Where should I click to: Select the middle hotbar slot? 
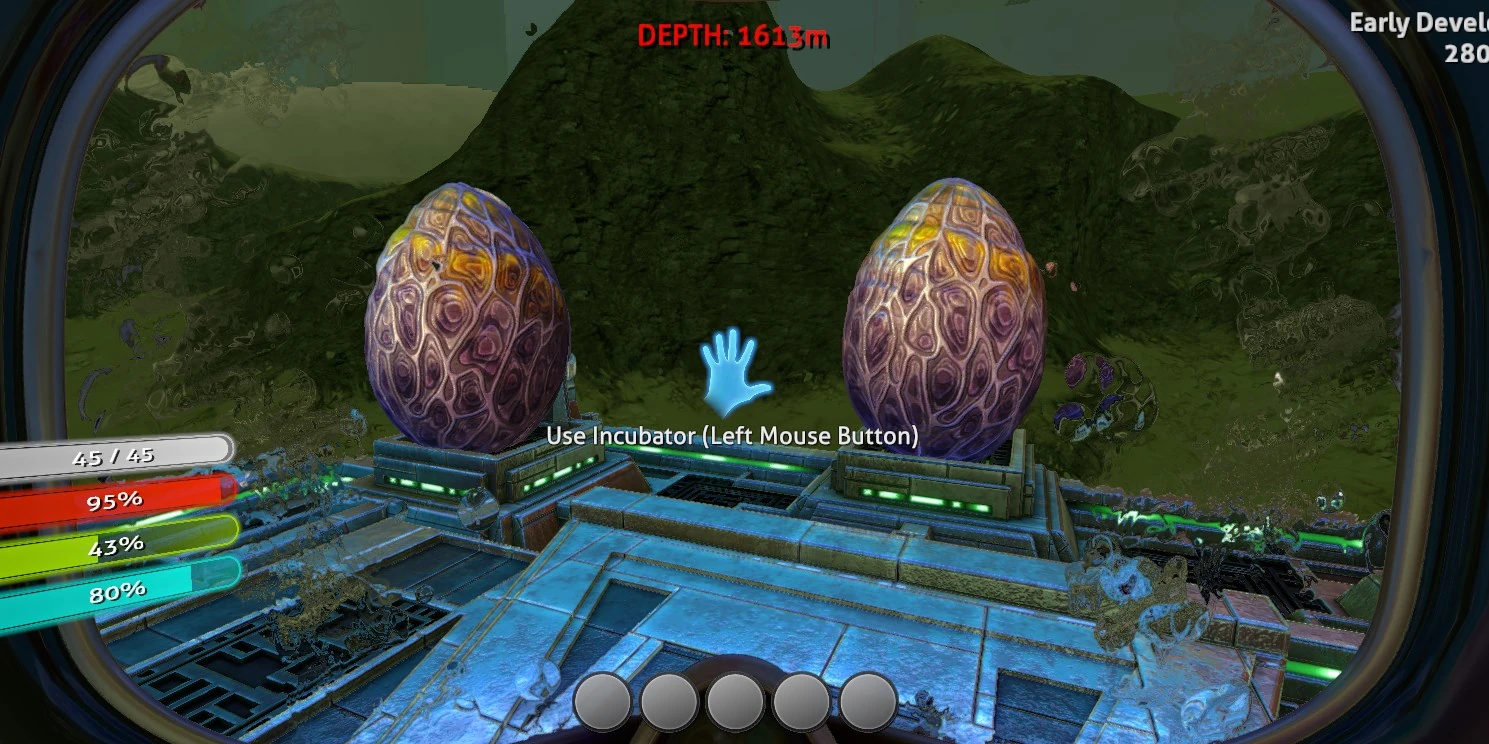pyautogui.click(x=734, y=702)
